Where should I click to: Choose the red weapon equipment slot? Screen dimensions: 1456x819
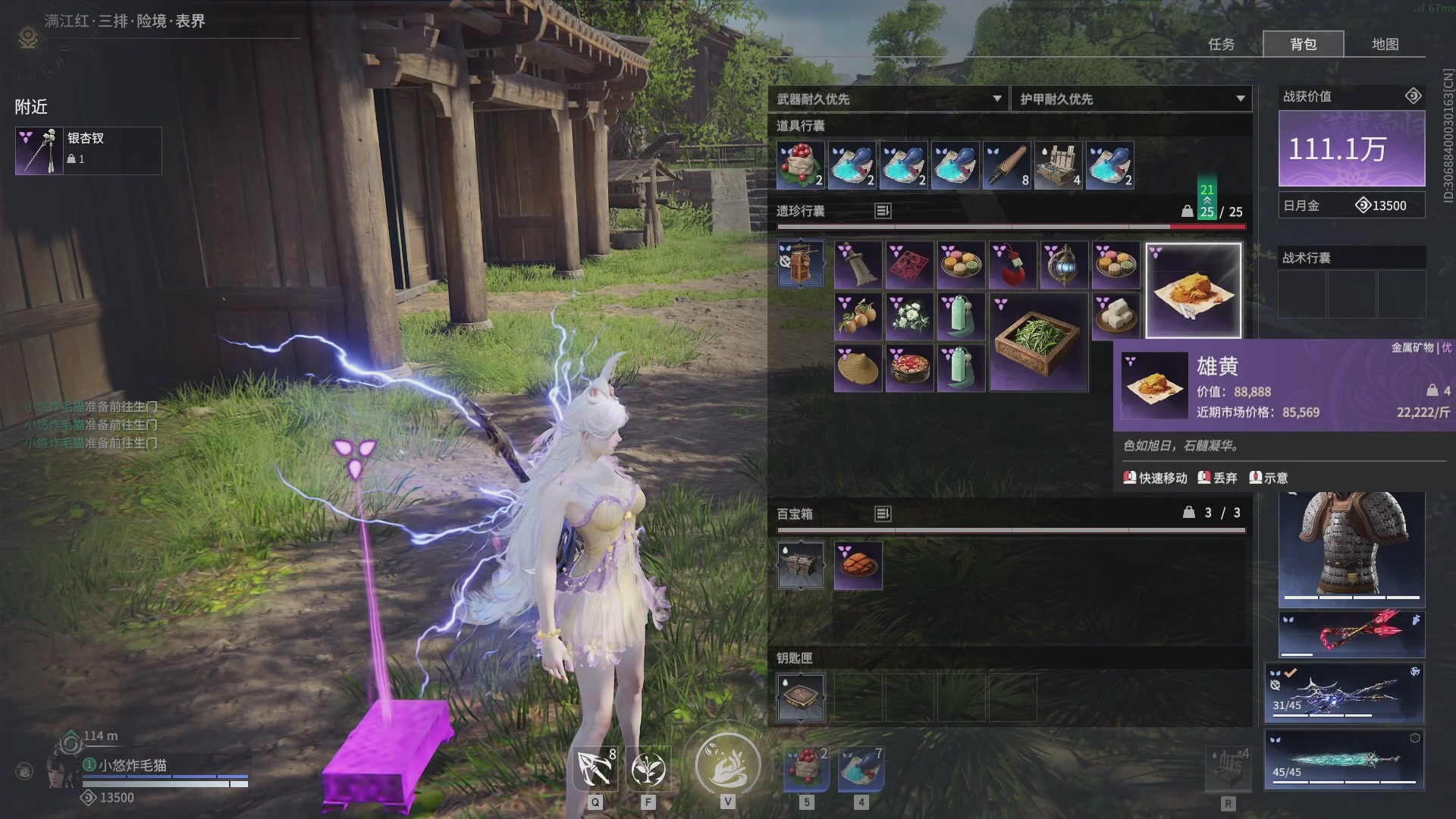[1351, 634]
